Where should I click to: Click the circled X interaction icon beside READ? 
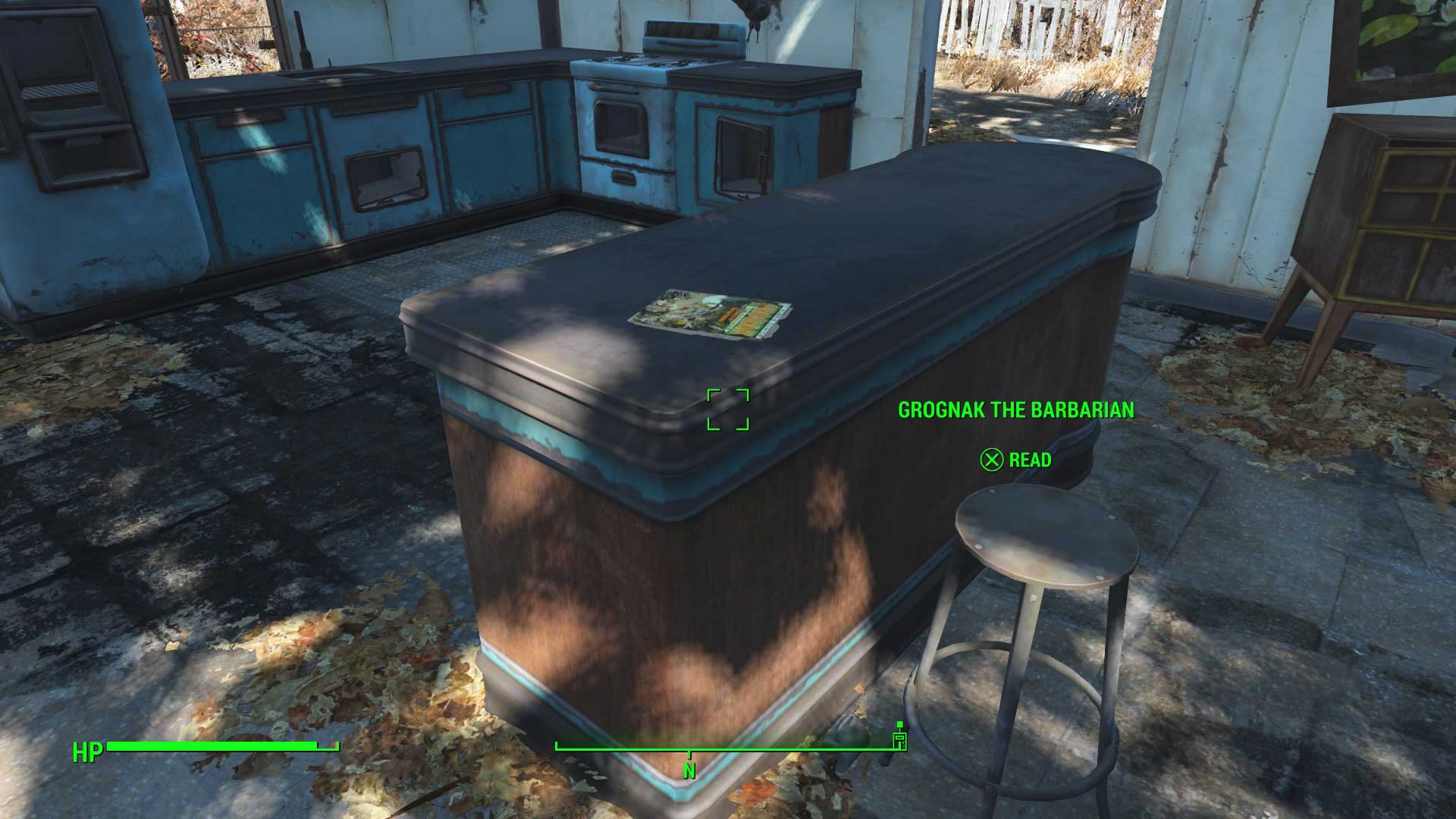click(990, 460)
